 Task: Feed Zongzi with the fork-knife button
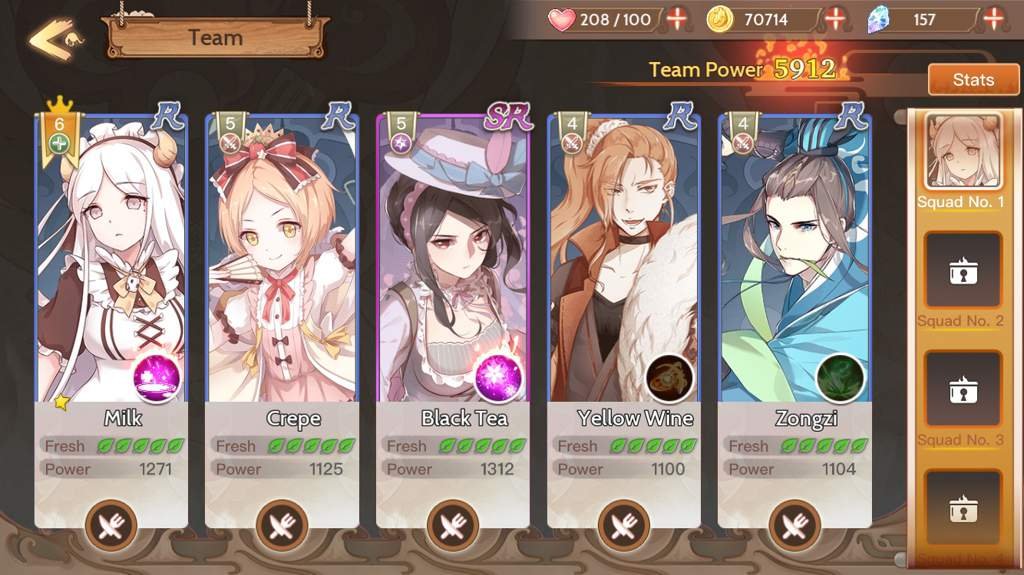[795, 524]
